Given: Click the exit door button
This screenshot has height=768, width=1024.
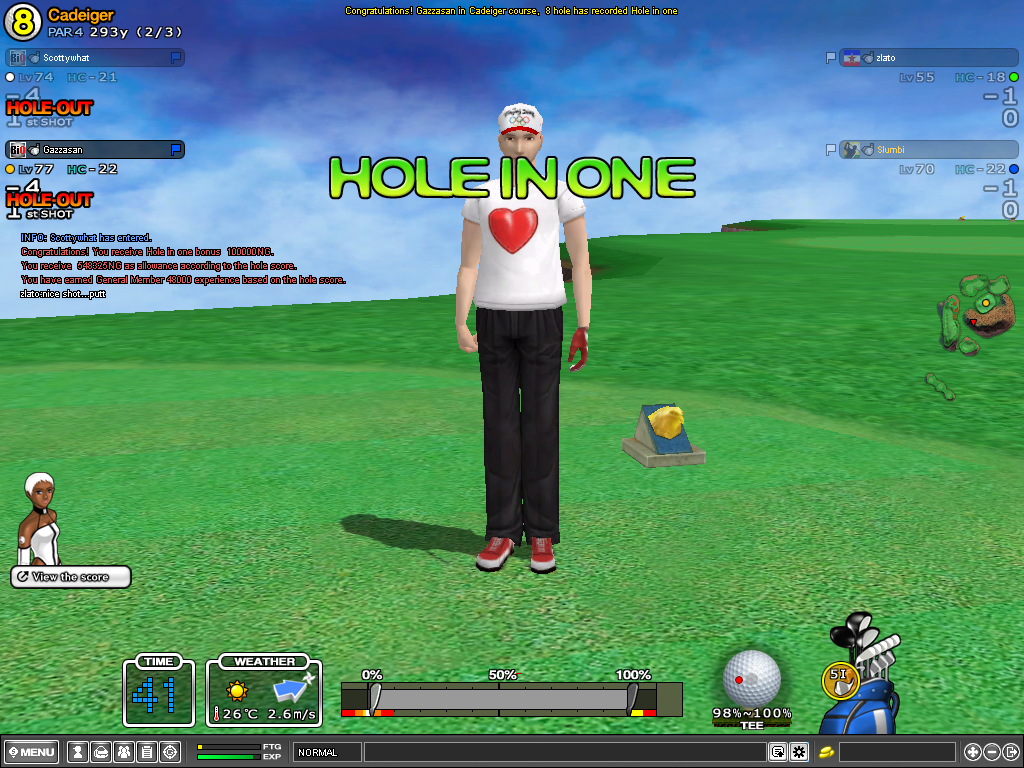Looking at the screenshot, I should coord(1011,752).
